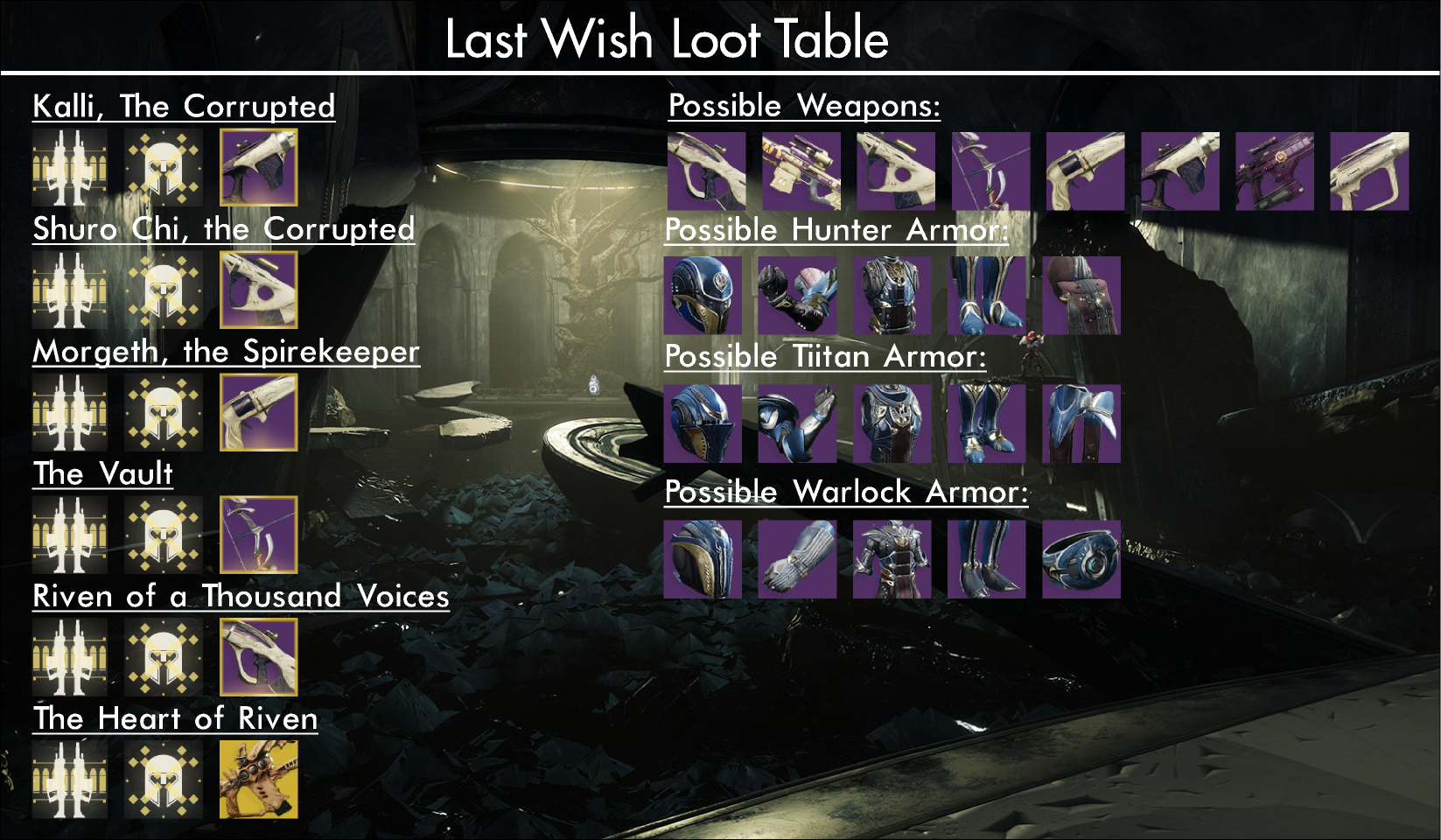1441x840 pixels.
Task: Choose the Possible Warlock Armor heading
Action: pyautogui.click(x=846, y=492)
